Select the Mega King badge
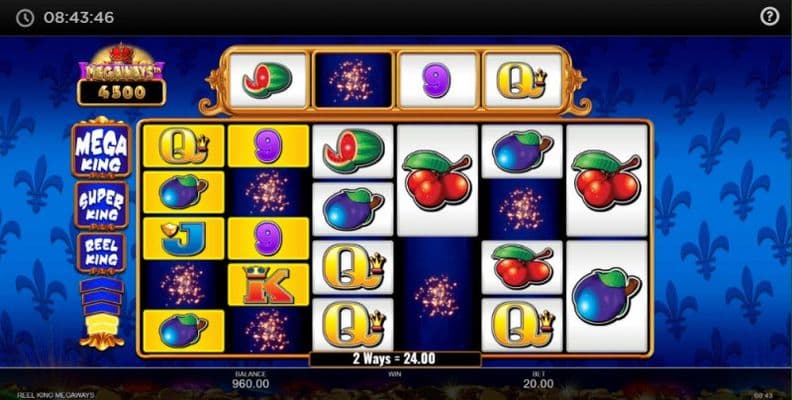The image size is (792, 400). tap(101, 150)
